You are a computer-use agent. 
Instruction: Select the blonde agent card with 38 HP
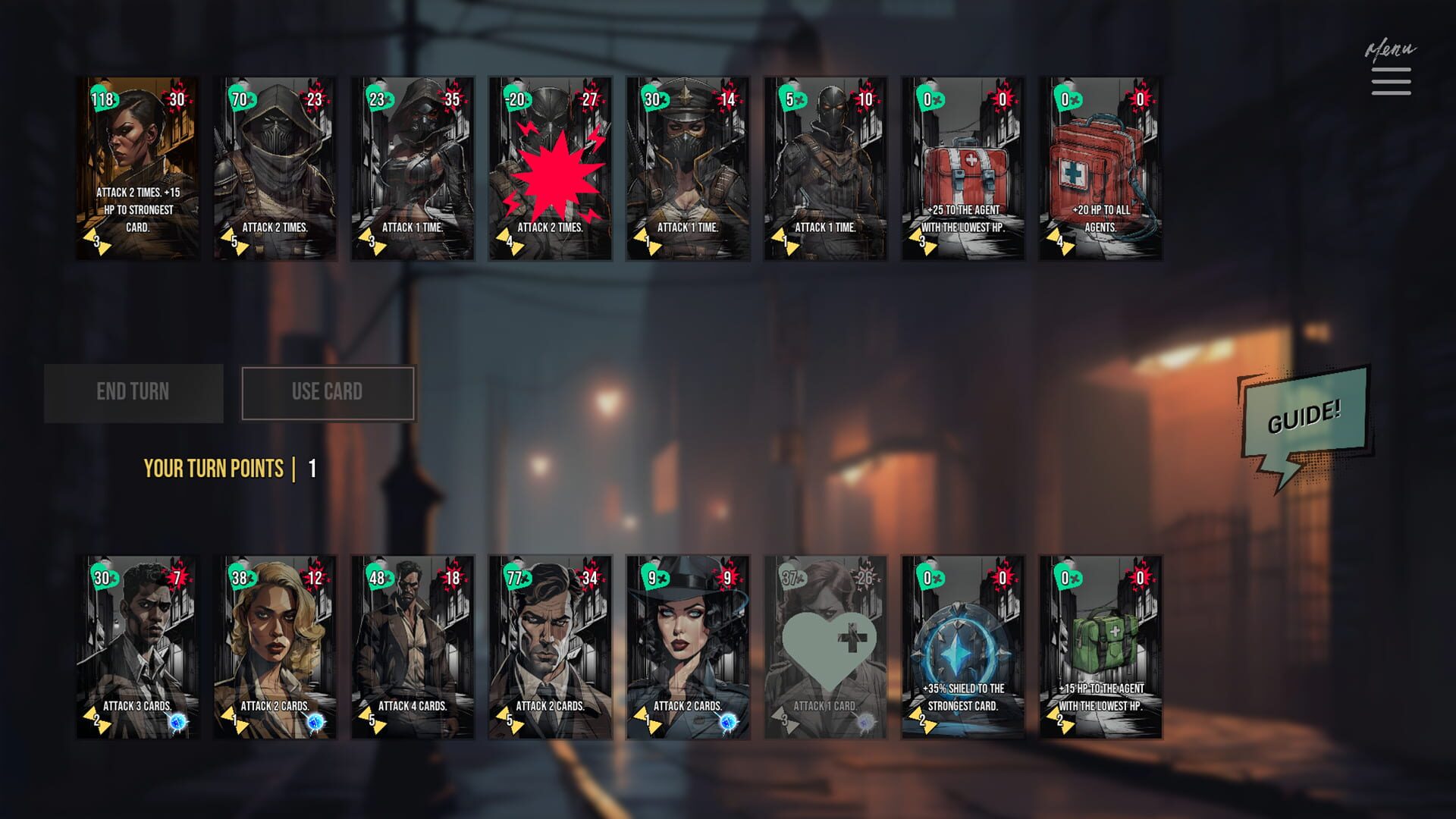(x=275, y=647)
